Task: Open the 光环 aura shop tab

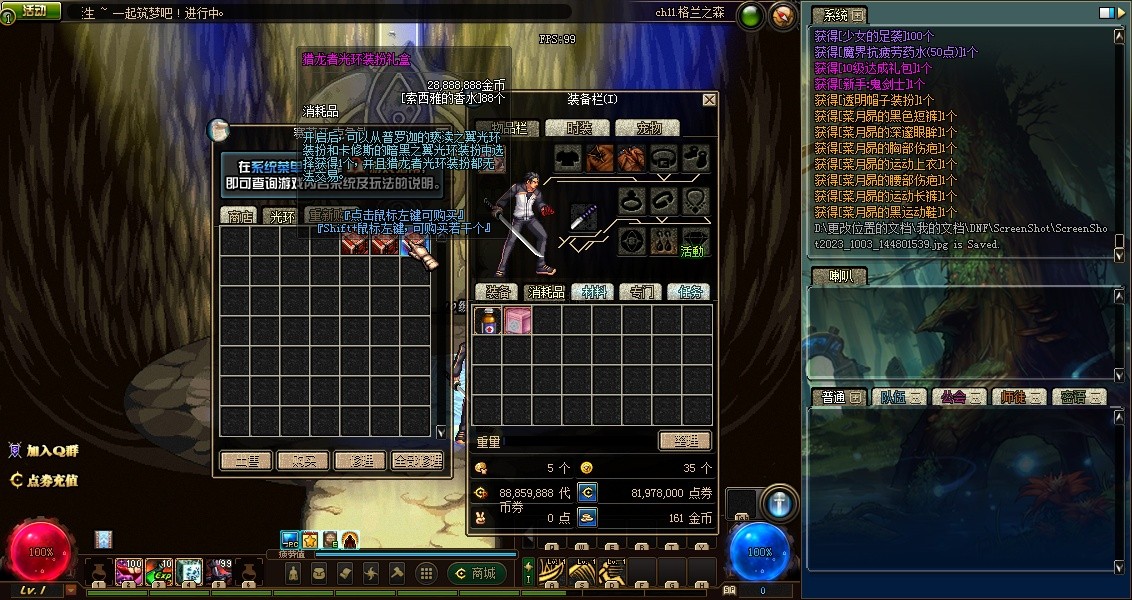Action: point(283,215)
